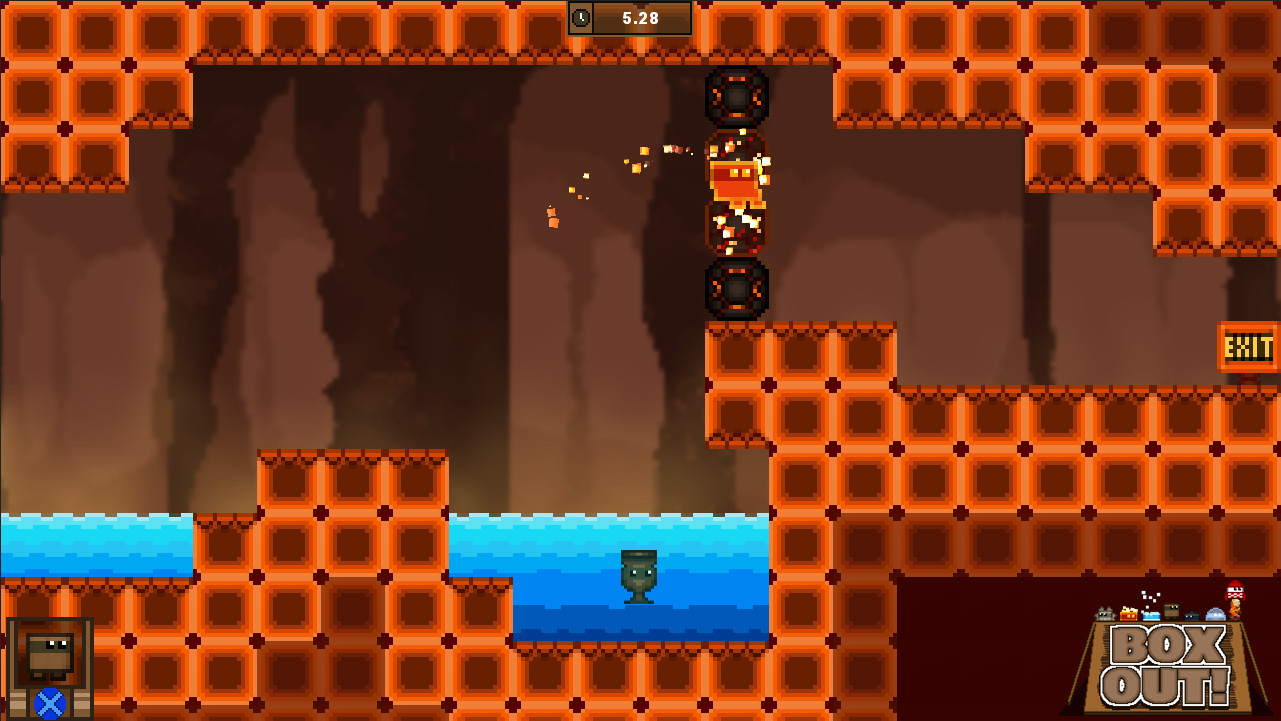The image size is (1281, 721).
Task: Click the character portrait frame bottom-left
Action: pos(48,668)
